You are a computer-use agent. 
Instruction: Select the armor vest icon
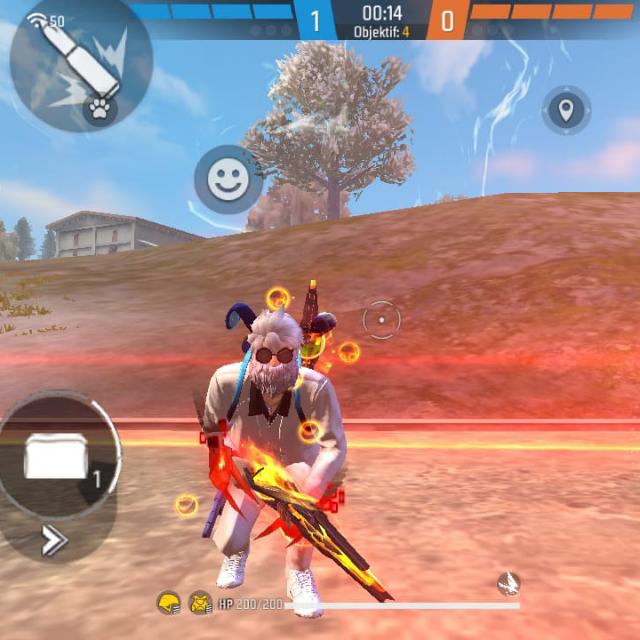(x=200, y=603)
